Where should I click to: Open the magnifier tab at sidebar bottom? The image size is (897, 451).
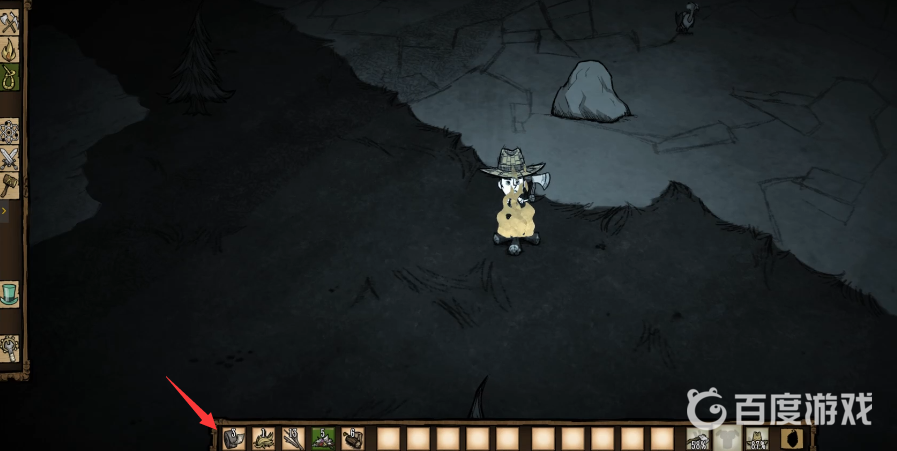(10, 347)
